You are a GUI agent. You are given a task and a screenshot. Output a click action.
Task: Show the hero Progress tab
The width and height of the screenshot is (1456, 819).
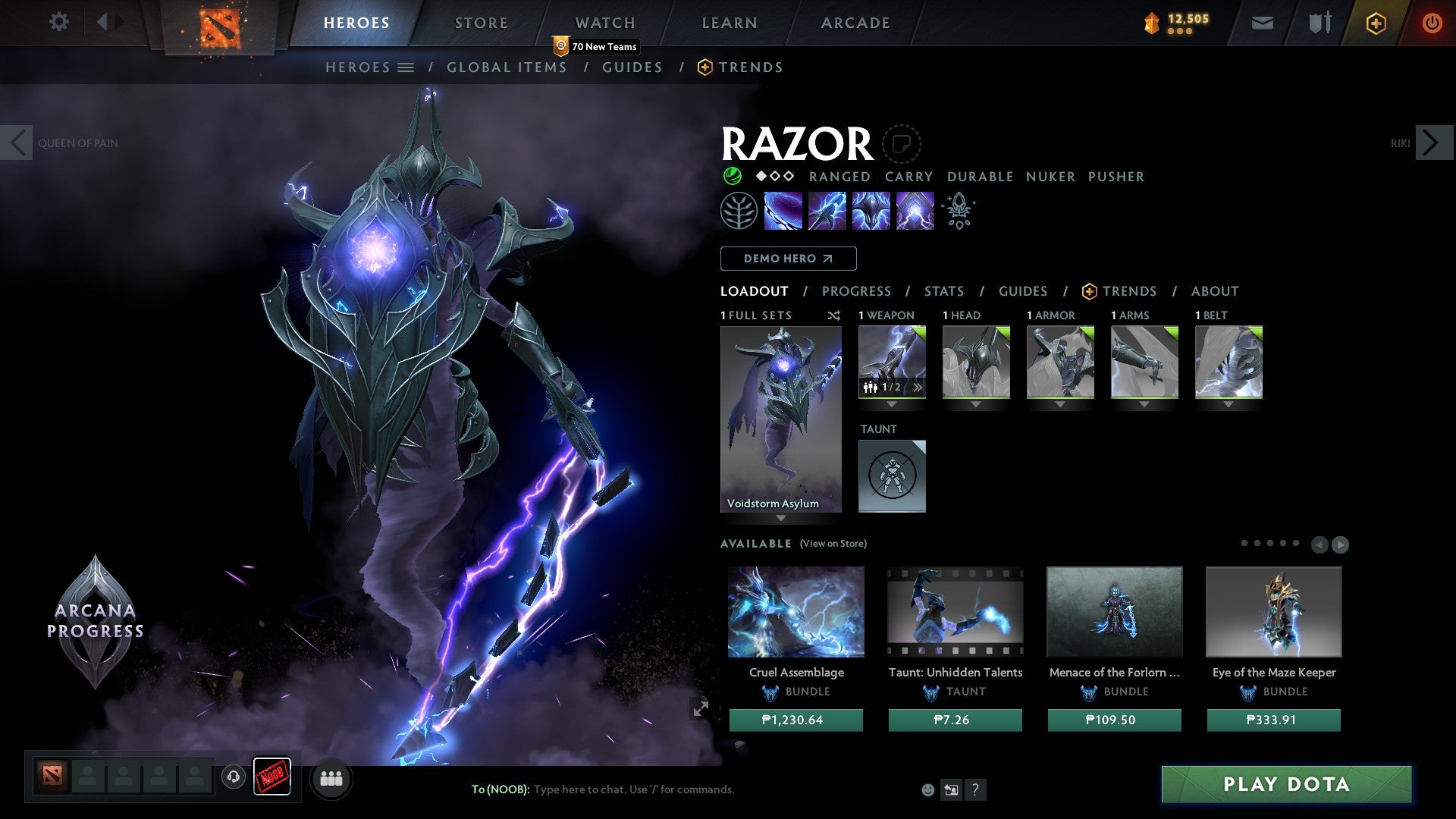[x=856, y=291]
